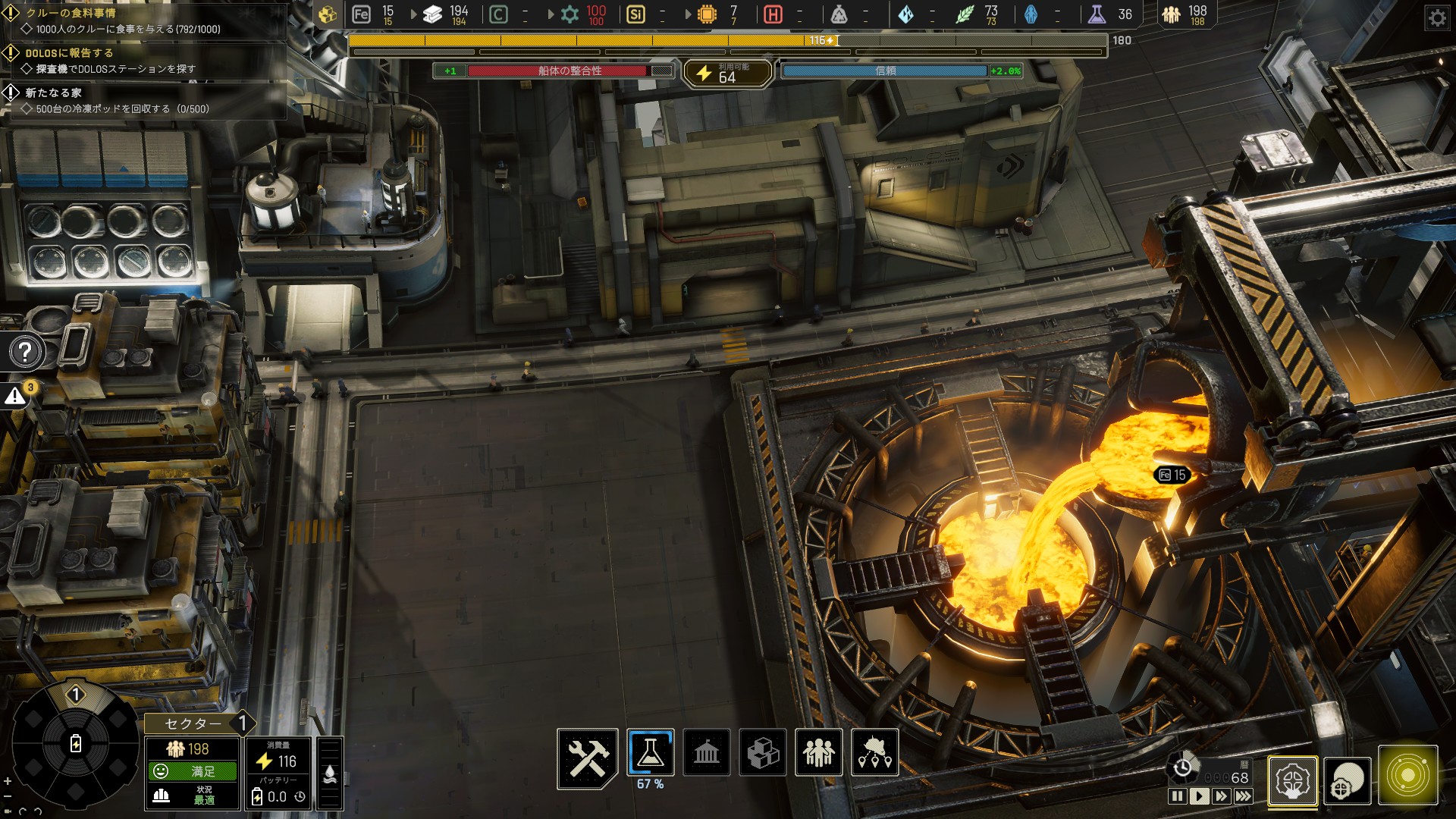The width and height of the screenshot is (1456, 819).
Task: Open the solar system map view
Action: pyautogui.click(x=1407, y=776)
